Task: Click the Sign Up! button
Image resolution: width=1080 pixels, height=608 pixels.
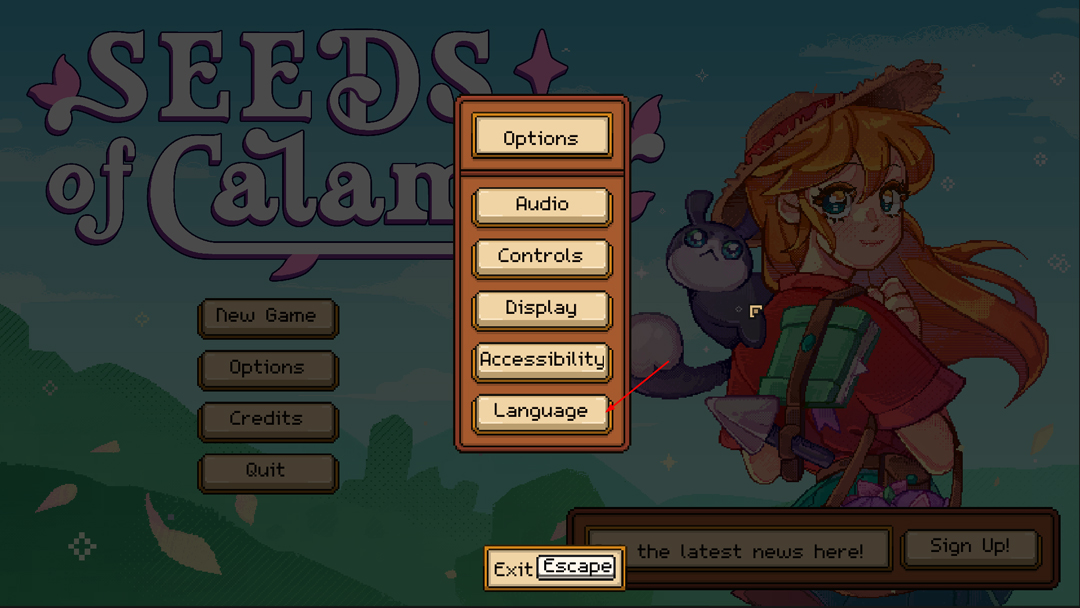Action: [970, 547]
